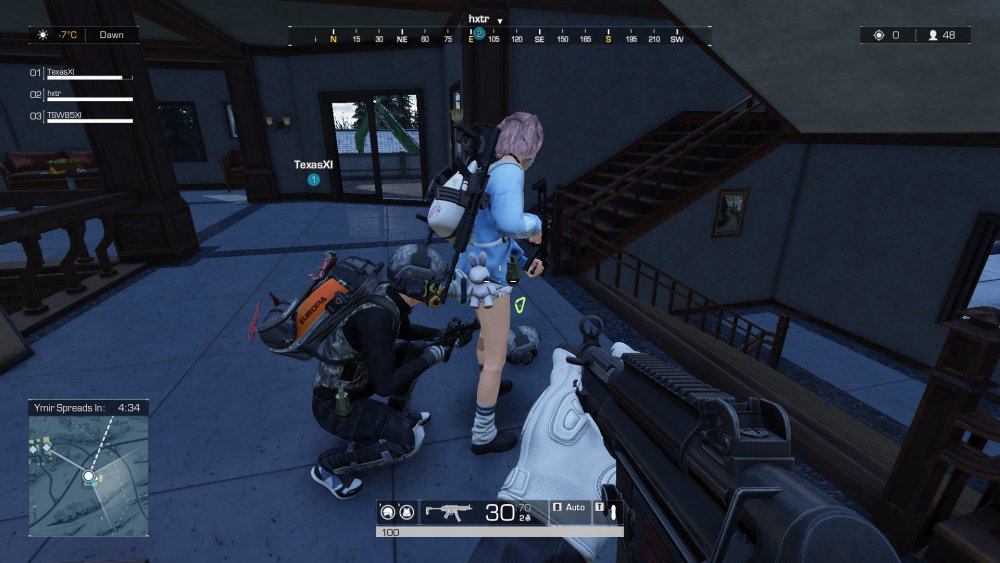Click the body armor vest icon
The height and width of the screenshot is (563, 1000).
click(x=406, y=512)
